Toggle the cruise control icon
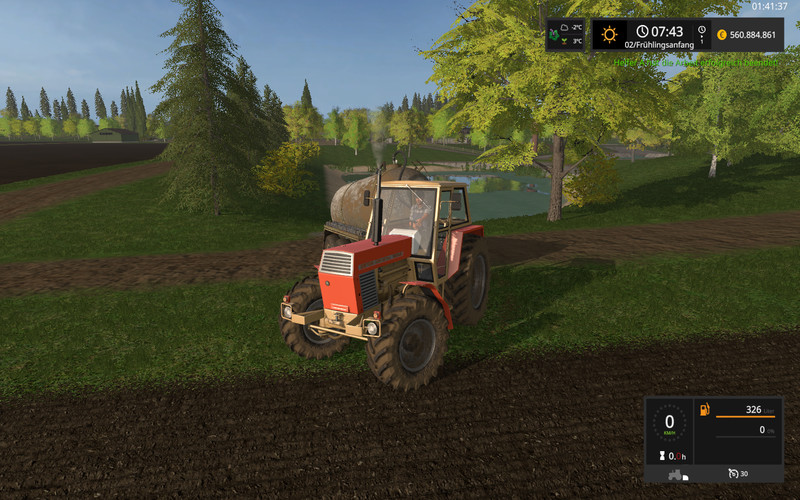 (734, 474)
